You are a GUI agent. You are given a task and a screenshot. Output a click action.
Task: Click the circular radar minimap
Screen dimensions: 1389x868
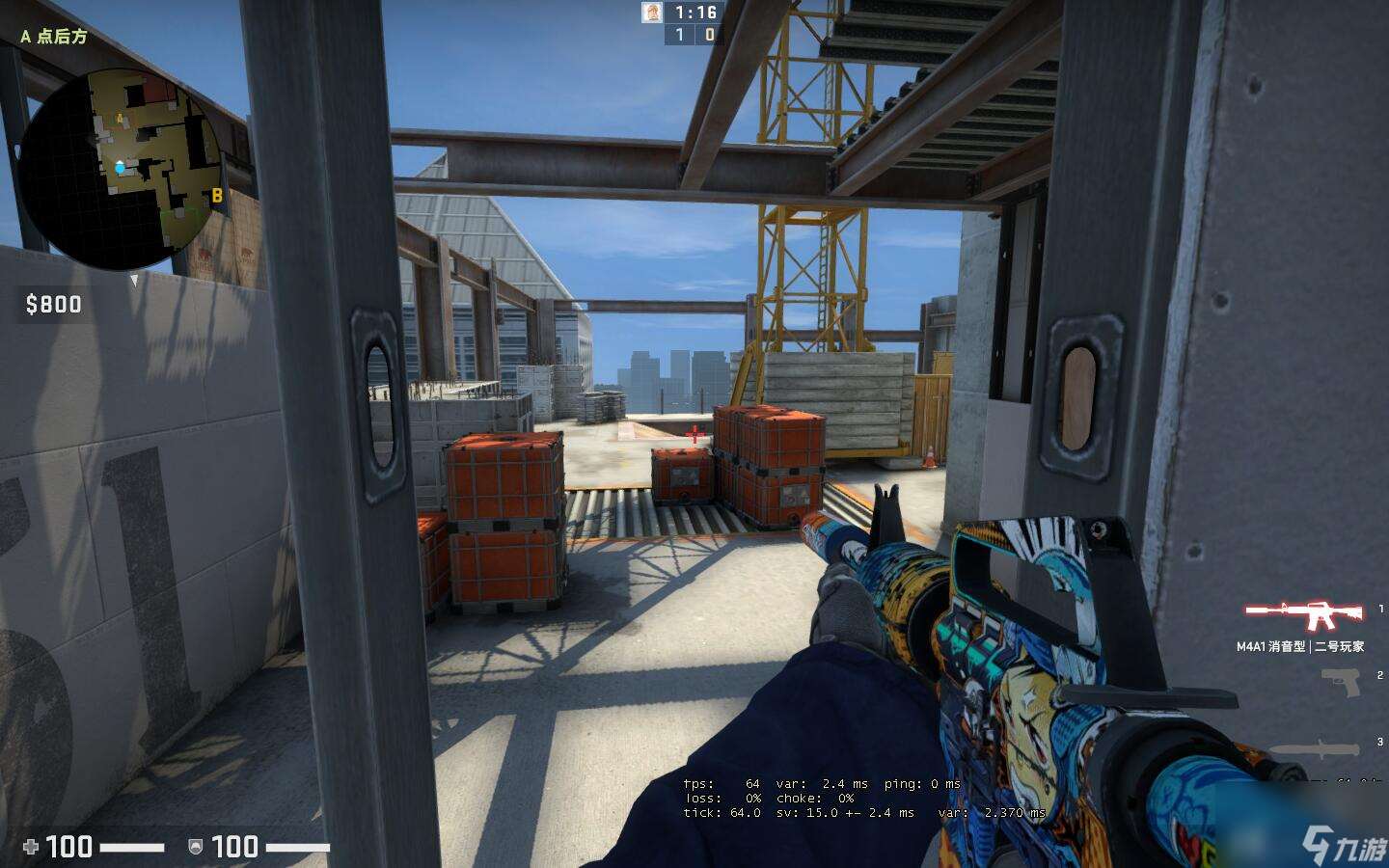click(121, 168)
